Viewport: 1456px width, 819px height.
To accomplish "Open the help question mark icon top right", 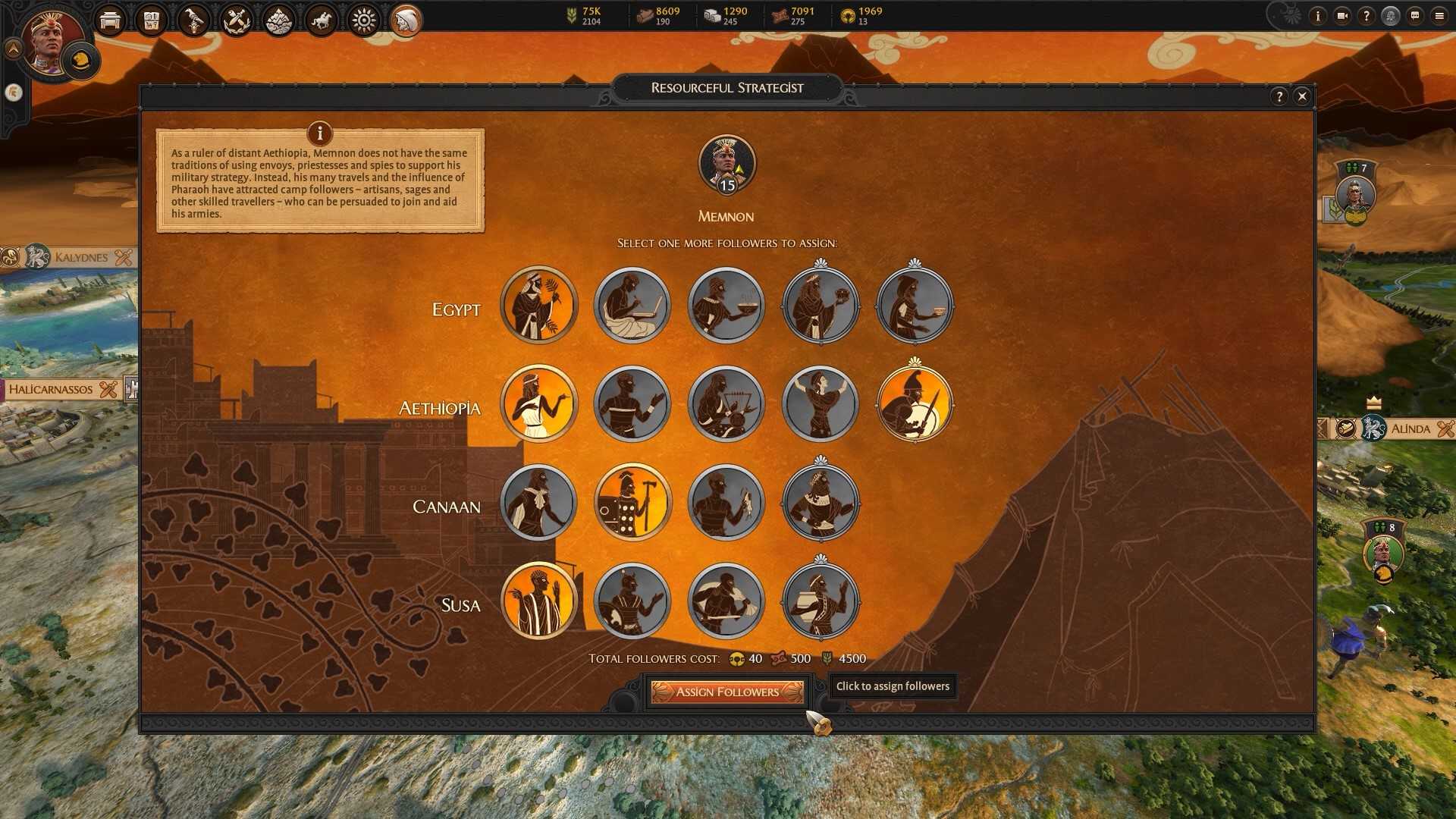I will tap(1367, 16).
